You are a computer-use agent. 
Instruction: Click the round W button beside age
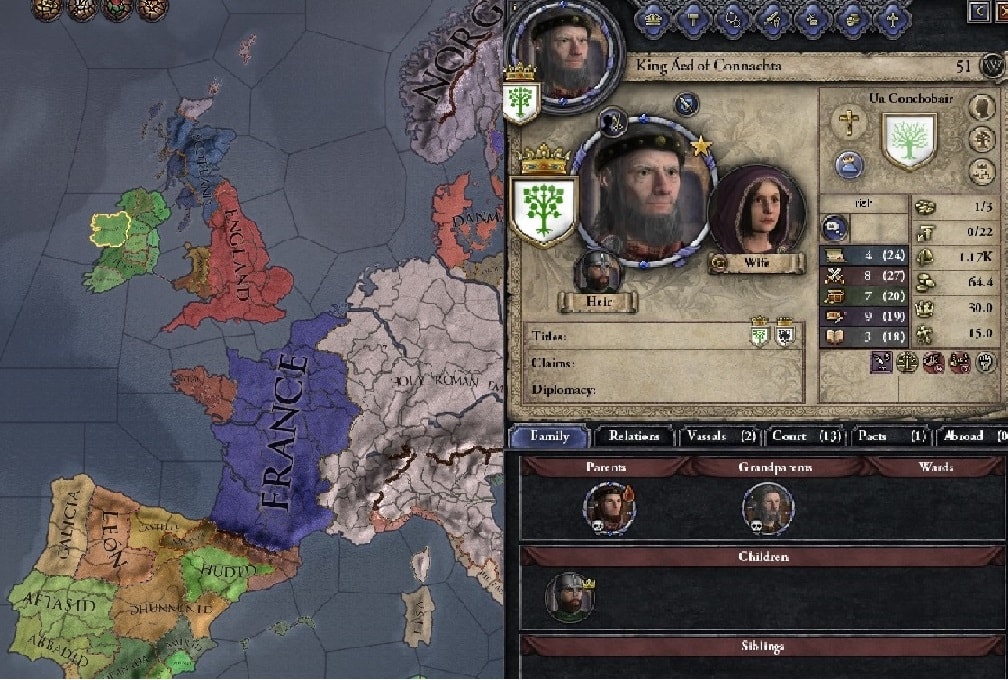pyautogui.click(x=991, y=66)
